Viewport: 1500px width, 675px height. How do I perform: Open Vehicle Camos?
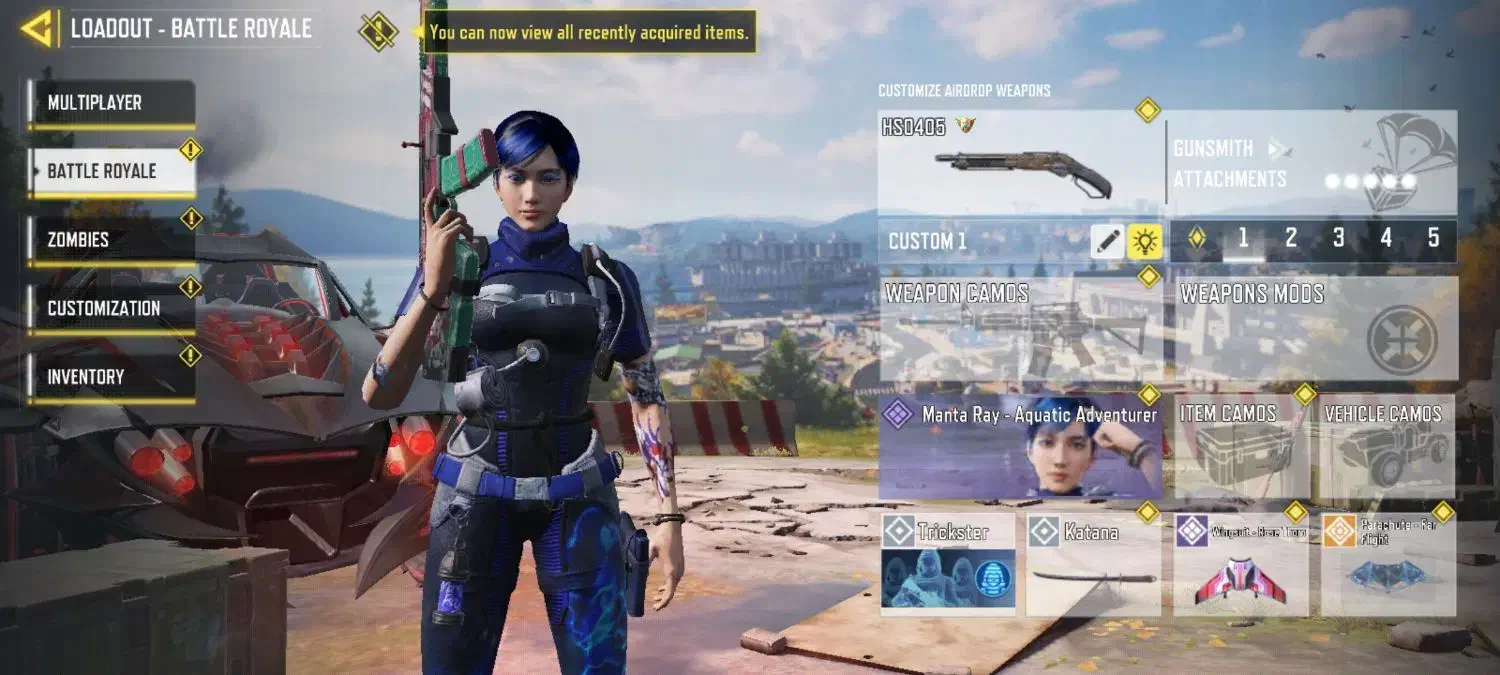1387,447
